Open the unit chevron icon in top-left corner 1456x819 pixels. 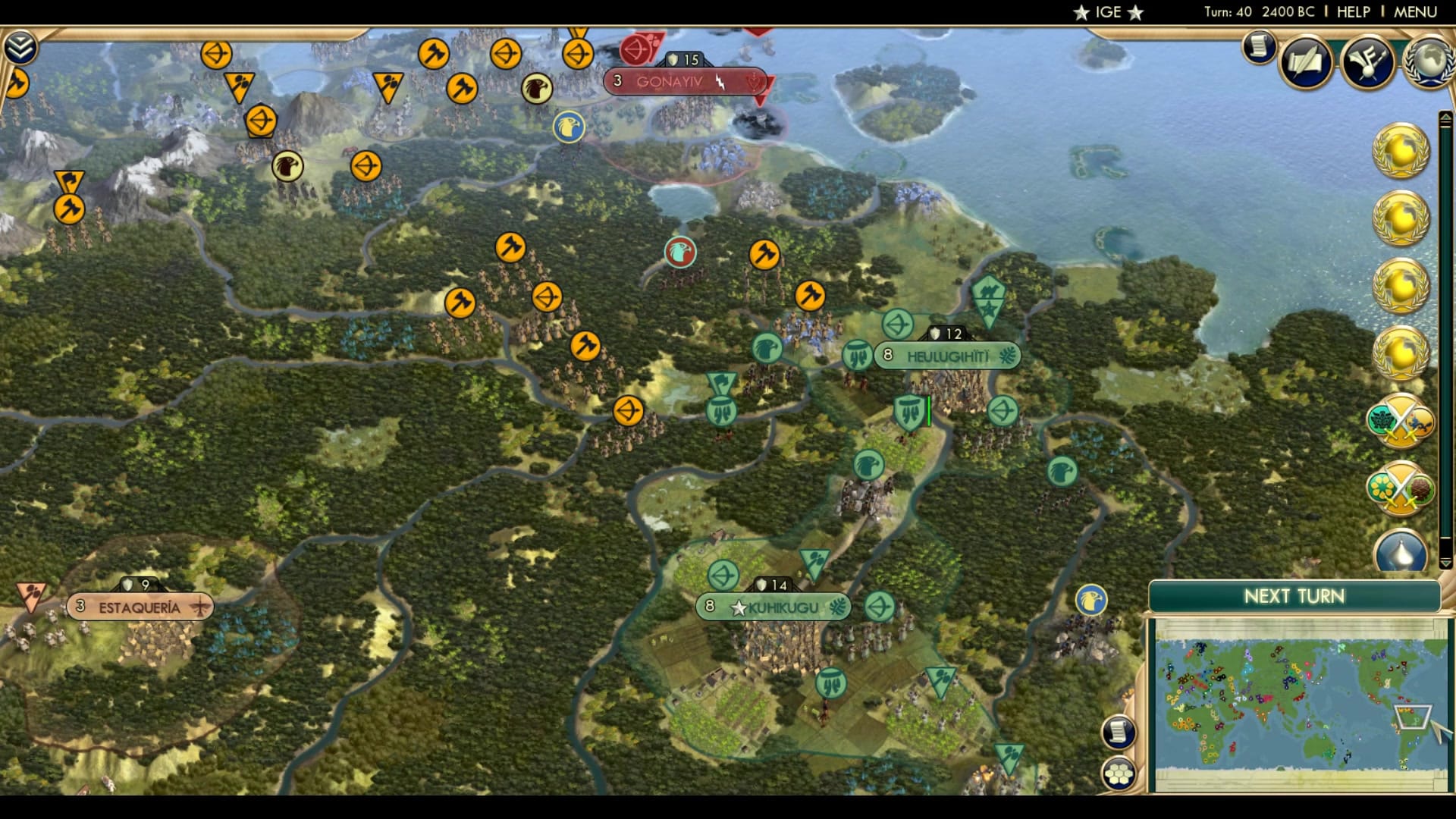click(20, 47)
